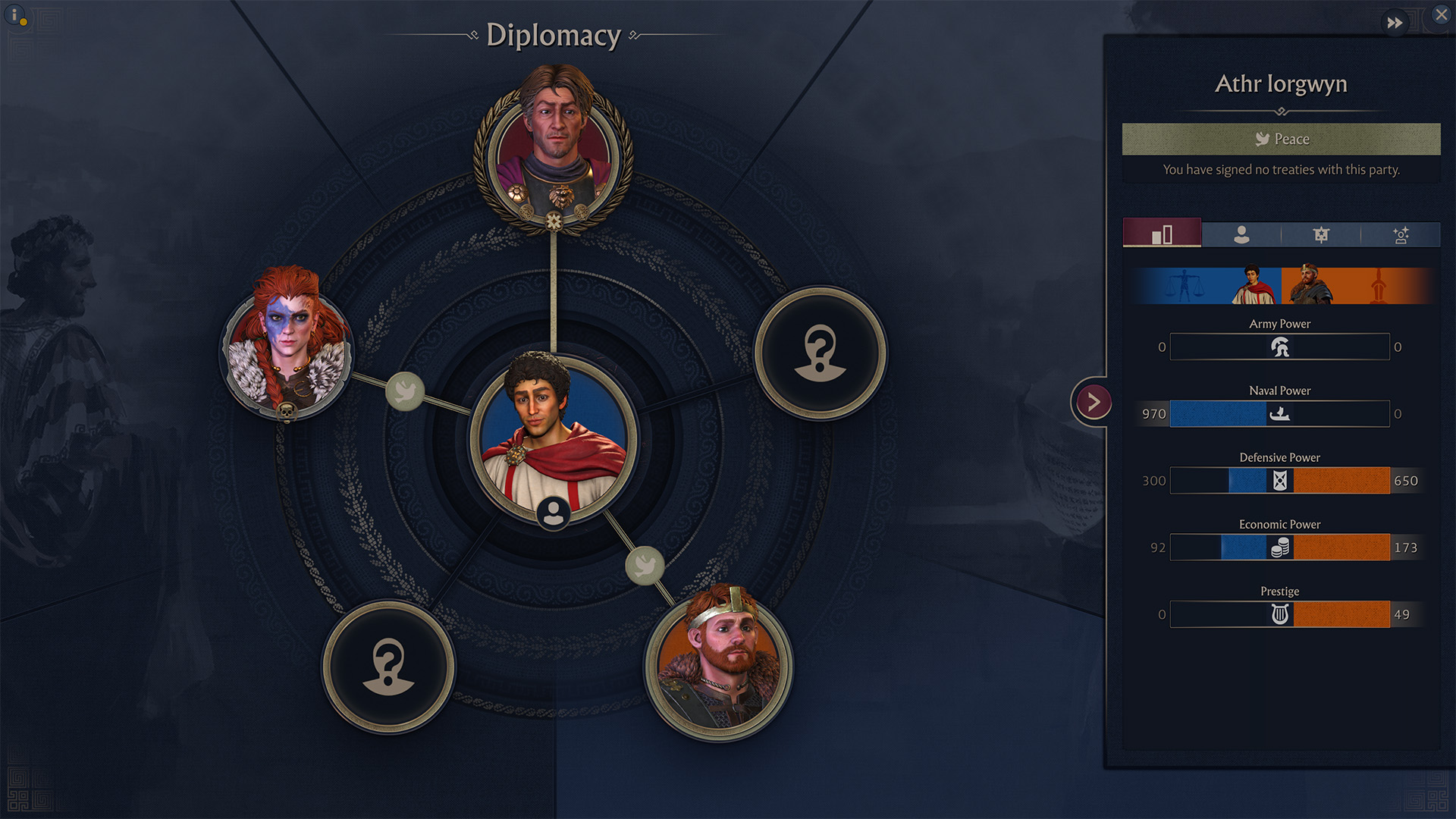Open the leader profile tab
The image size is (1456, 819).
1241,234
